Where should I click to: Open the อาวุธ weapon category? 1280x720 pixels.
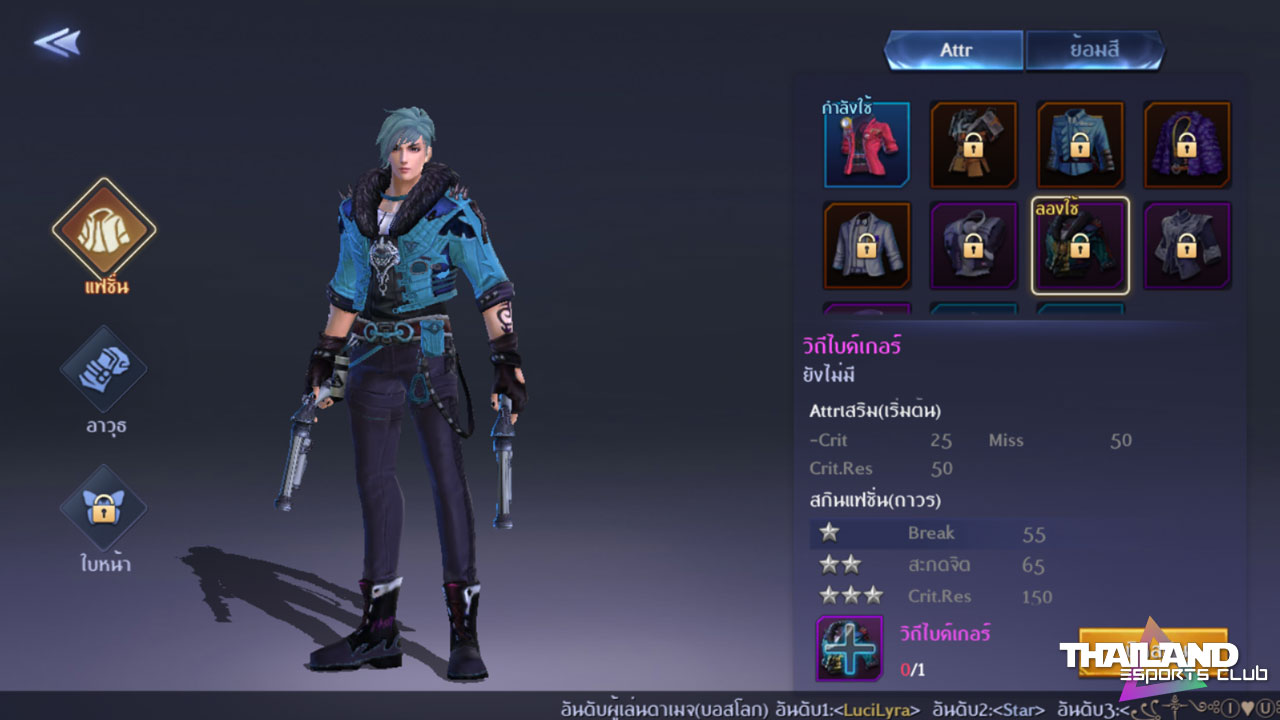(104, 369)
